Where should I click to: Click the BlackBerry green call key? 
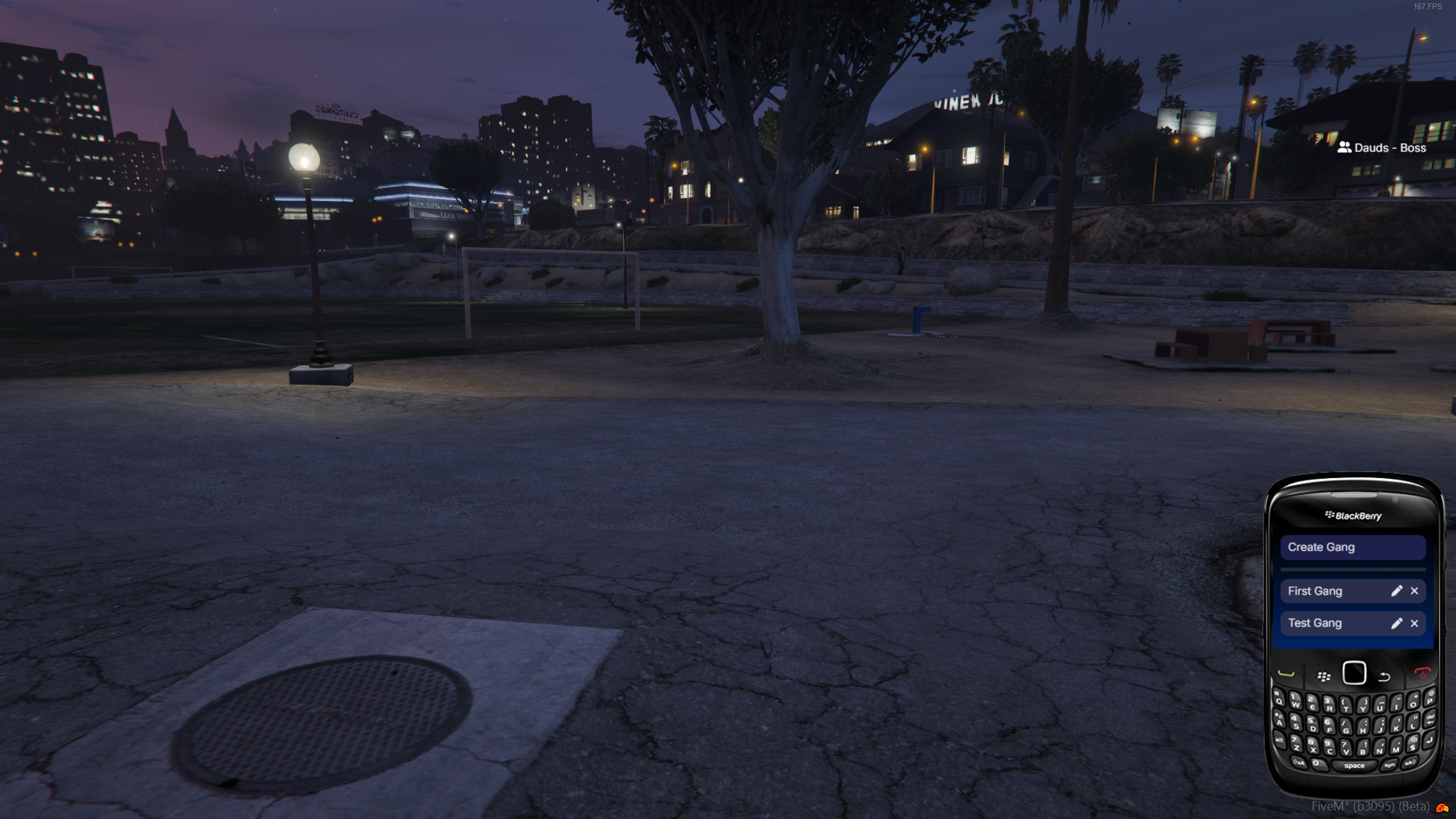click(x=1286, y=674)
